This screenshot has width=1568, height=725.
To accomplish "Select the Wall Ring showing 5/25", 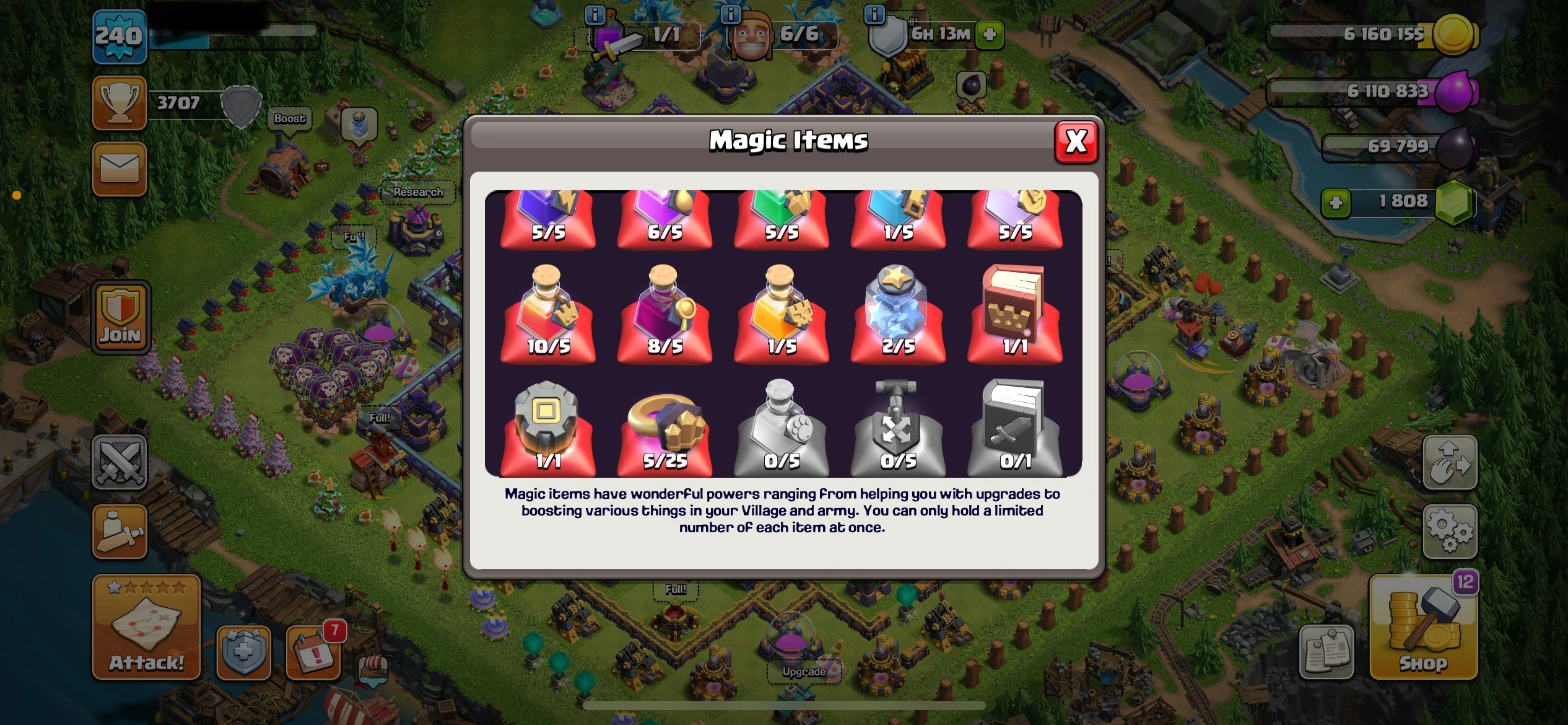I will [x=664, y=428].
